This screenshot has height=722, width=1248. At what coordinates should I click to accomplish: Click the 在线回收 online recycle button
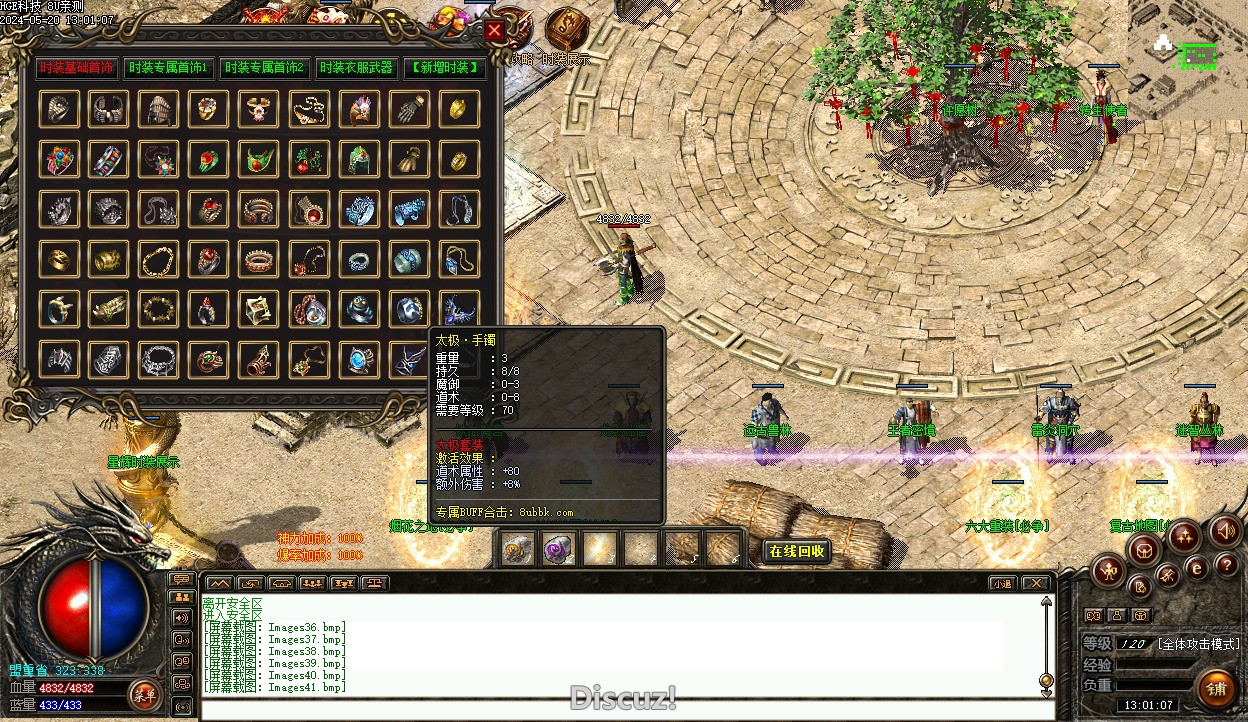pyautogui.click(x=797, y=551)
